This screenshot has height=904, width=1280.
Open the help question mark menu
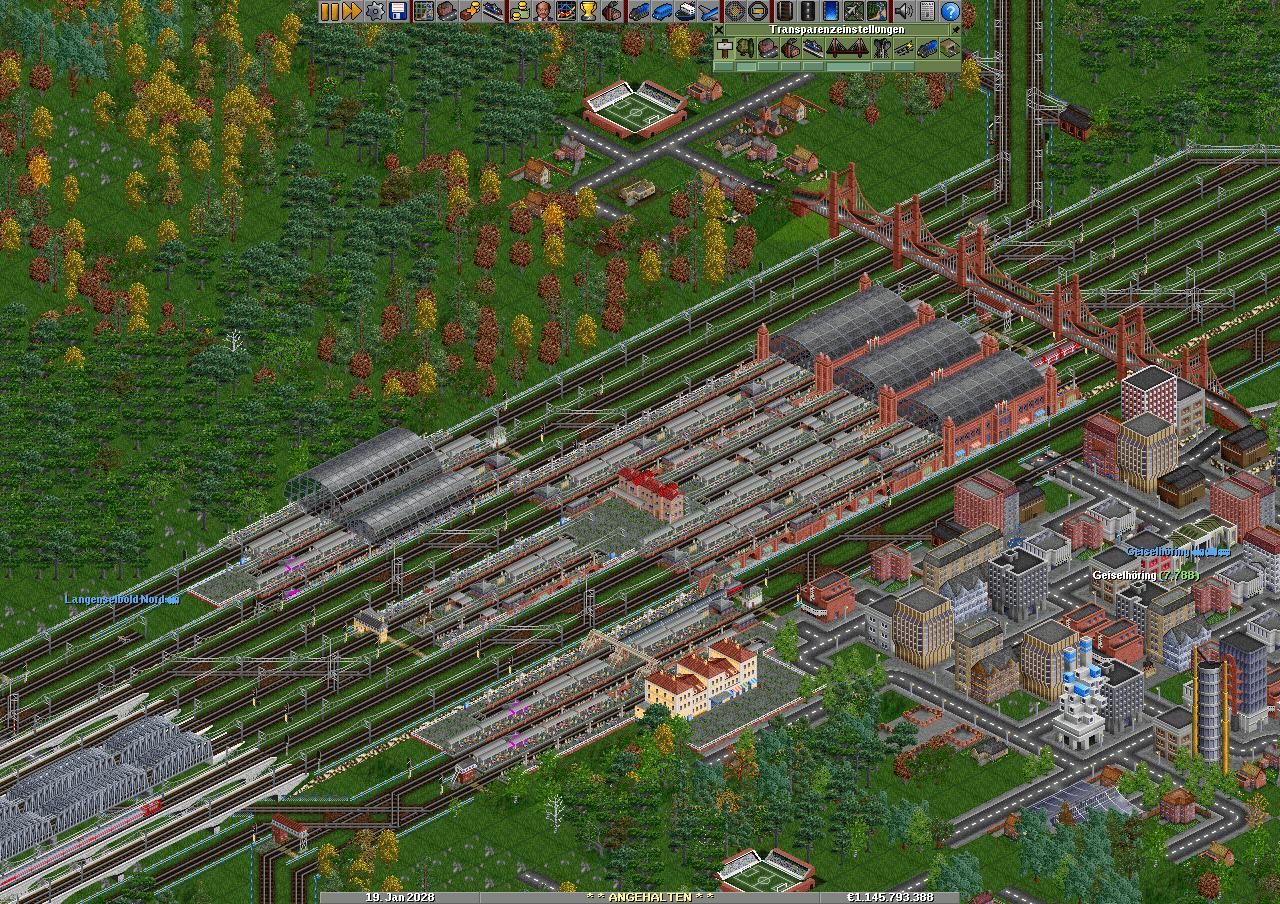[950, 11]
